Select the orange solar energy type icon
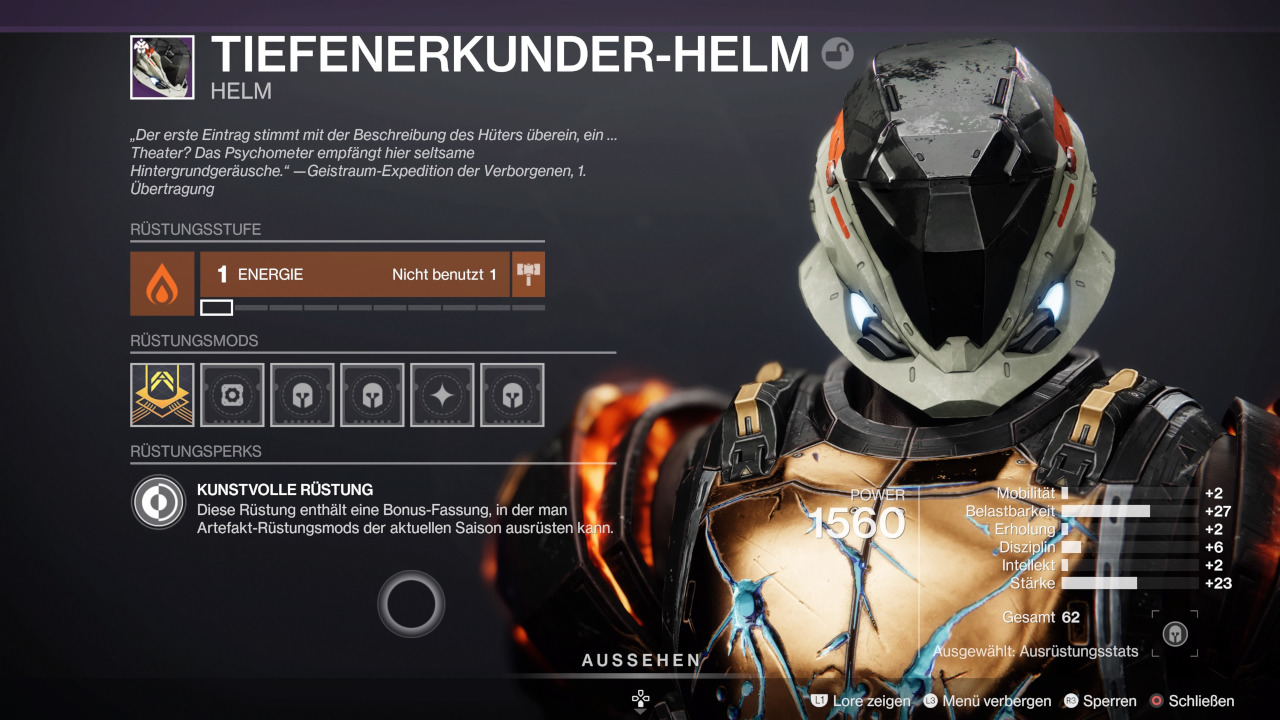 162,284
